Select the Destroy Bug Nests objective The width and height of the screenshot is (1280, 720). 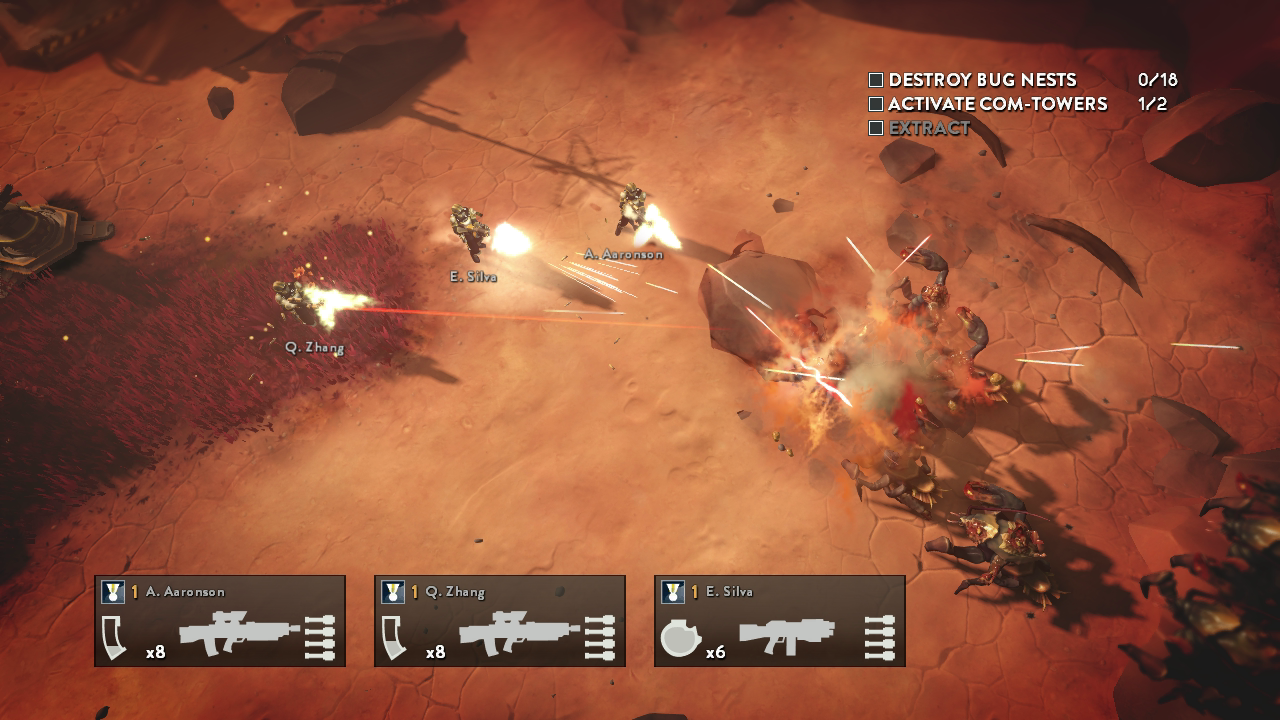tap(982, 80)
